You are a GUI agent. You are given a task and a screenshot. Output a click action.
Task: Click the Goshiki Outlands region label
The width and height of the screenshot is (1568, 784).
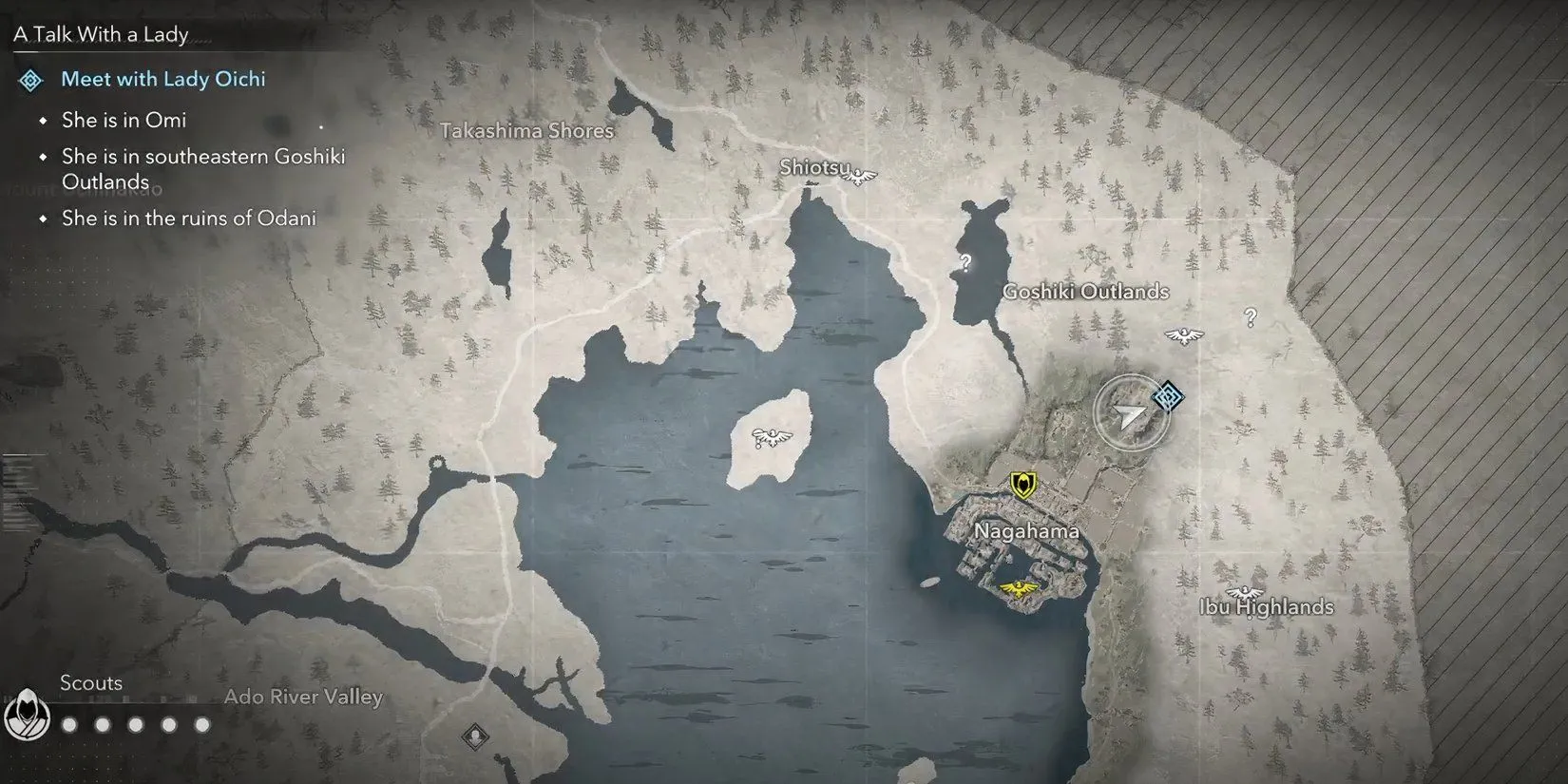pyautogui.click(x=1085, y=292)
